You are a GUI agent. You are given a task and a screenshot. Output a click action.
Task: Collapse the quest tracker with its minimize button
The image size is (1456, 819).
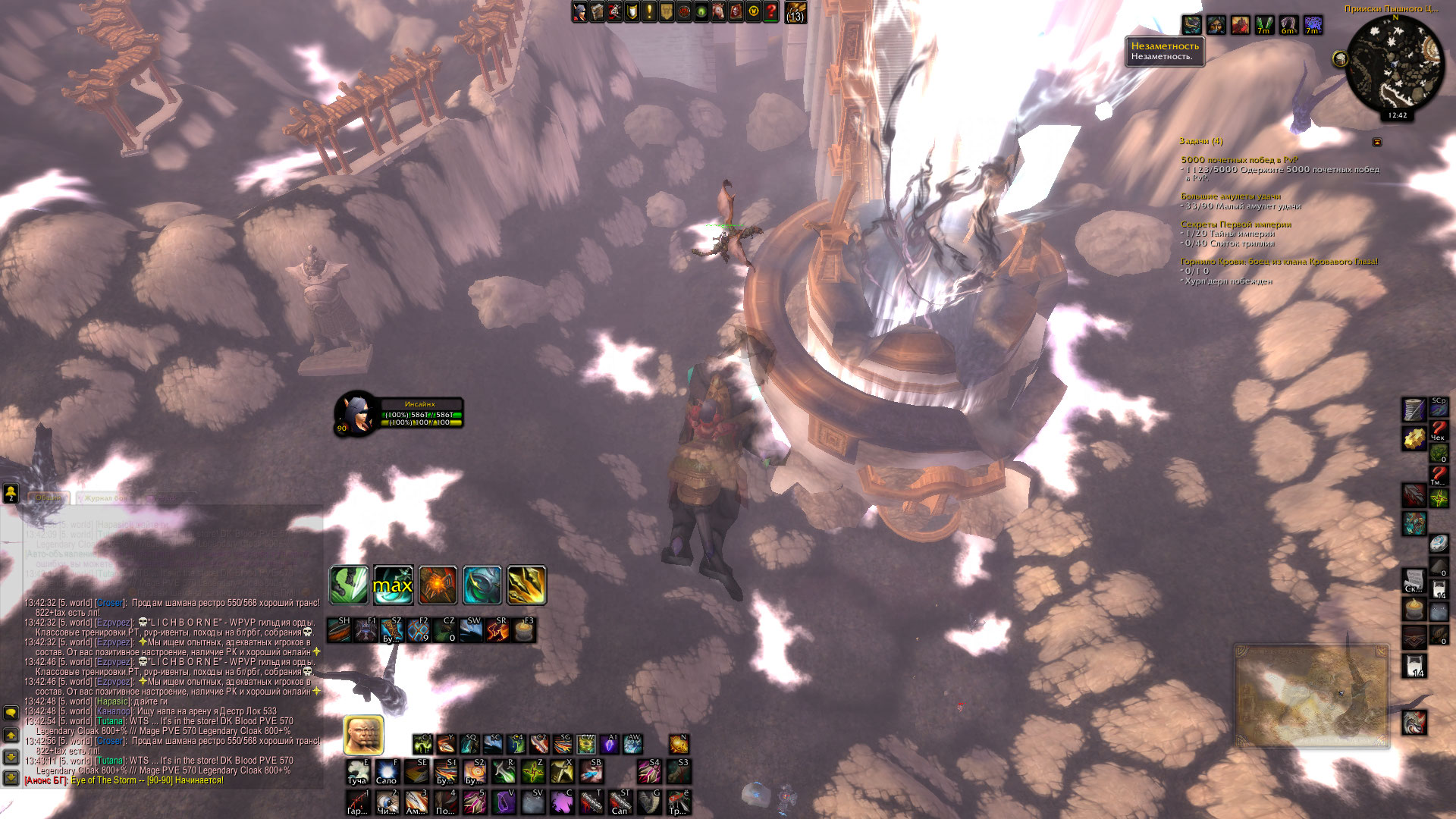[x=1377, y=142]
